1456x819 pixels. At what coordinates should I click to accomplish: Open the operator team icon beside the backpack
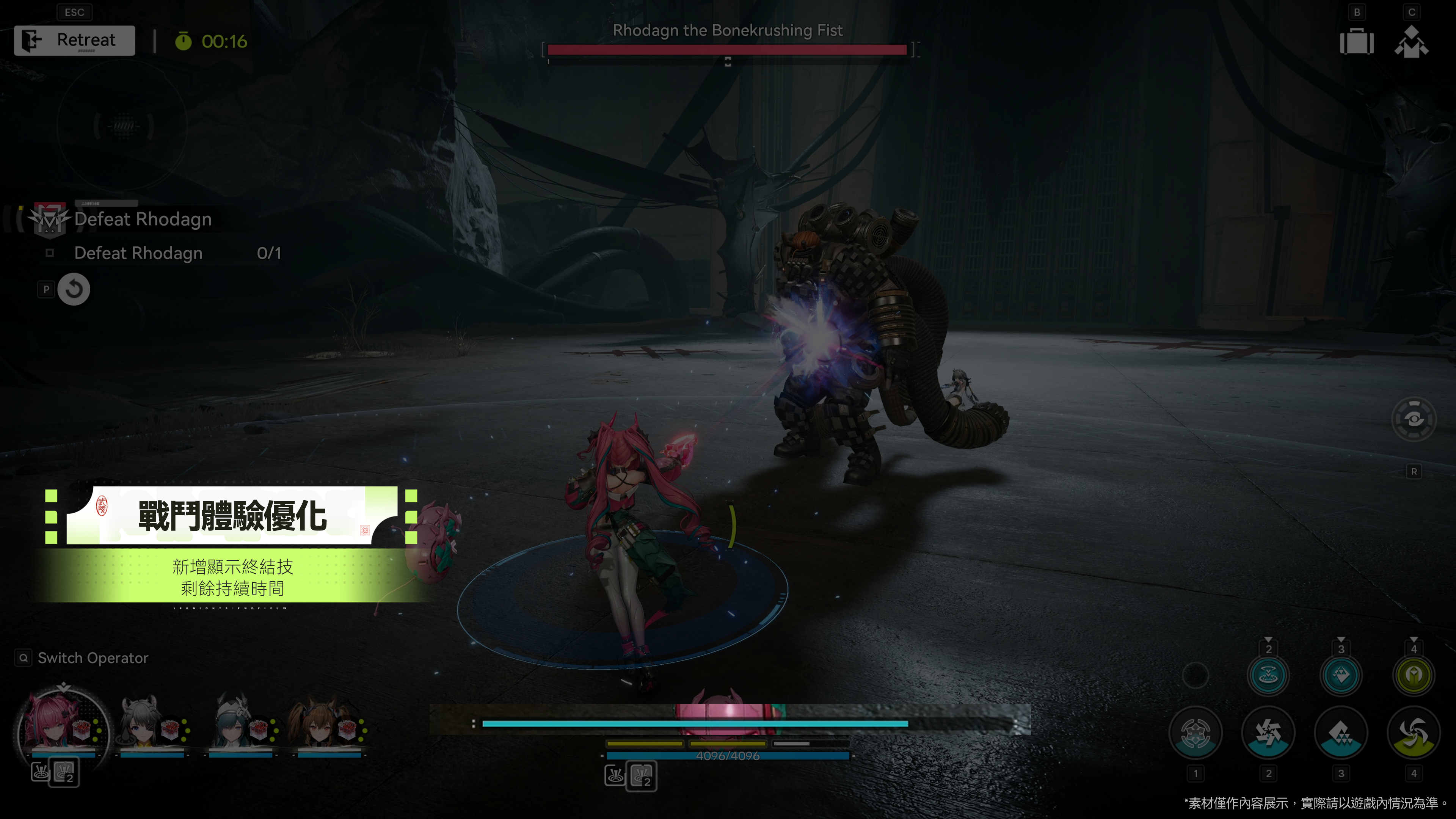[x=1411, y=42]
